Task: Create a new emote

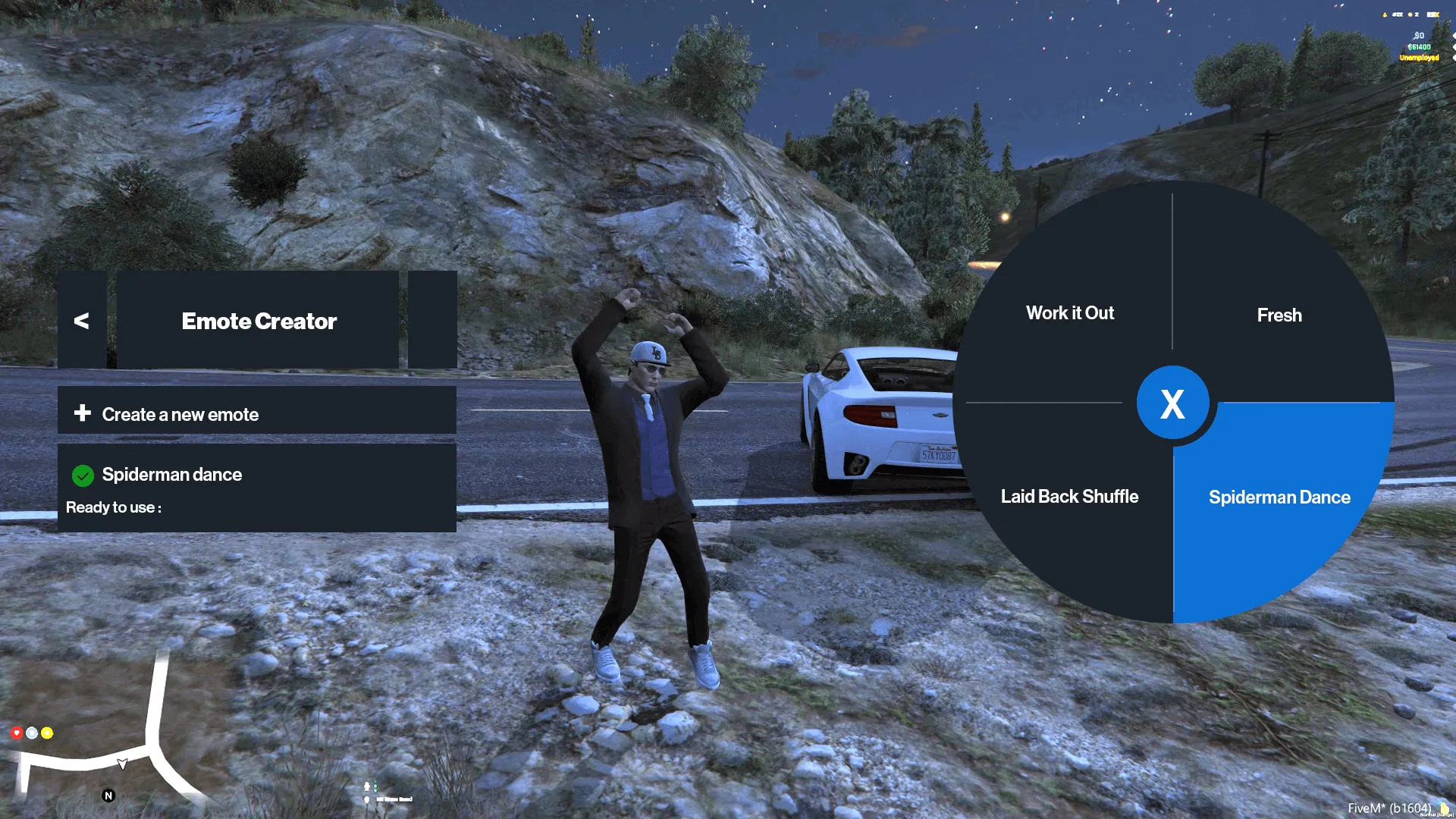Action: pyautogui.click(x=256, y=413)
